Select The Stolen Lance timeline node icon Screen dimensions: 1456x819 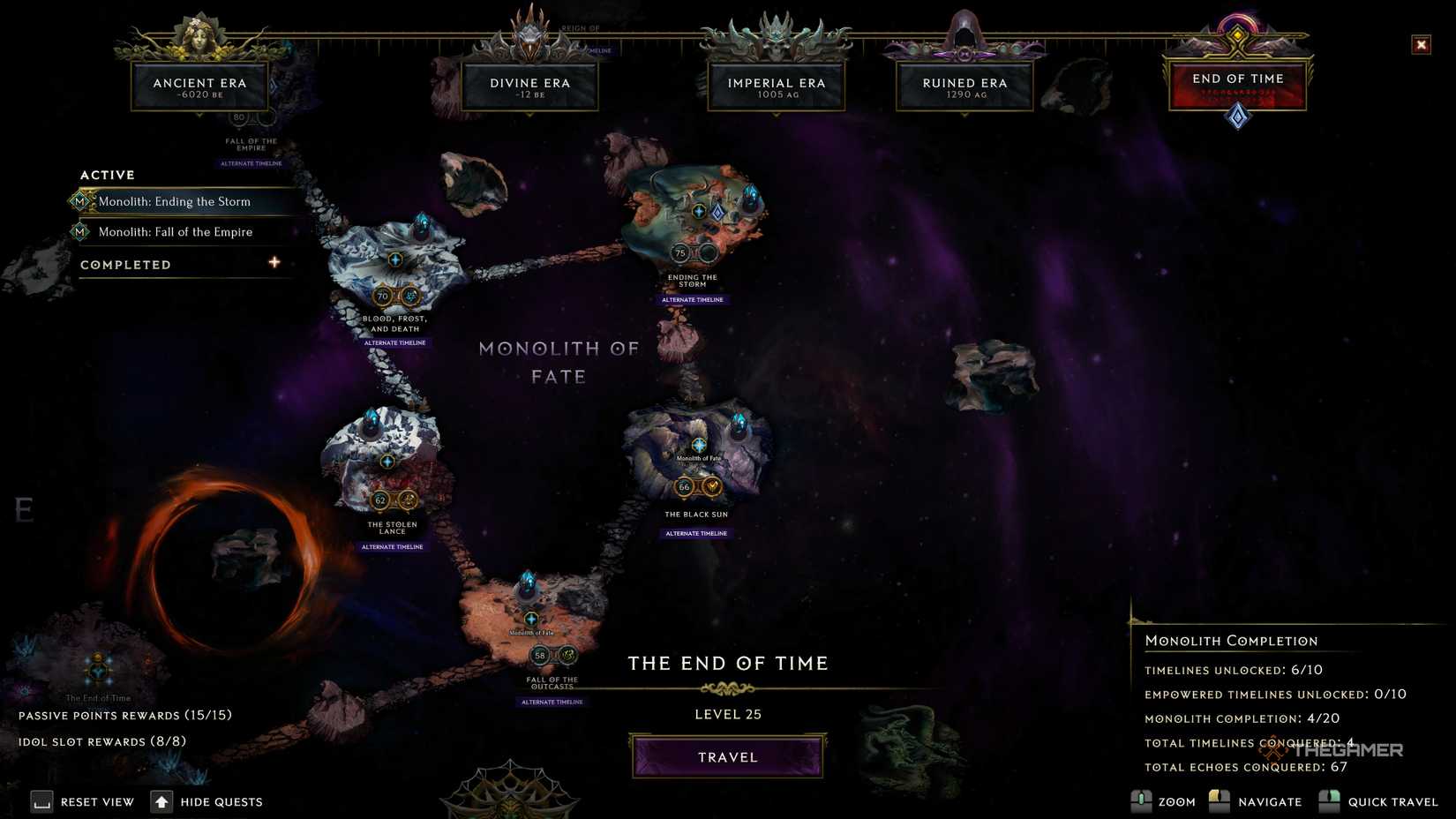point(386,461)
